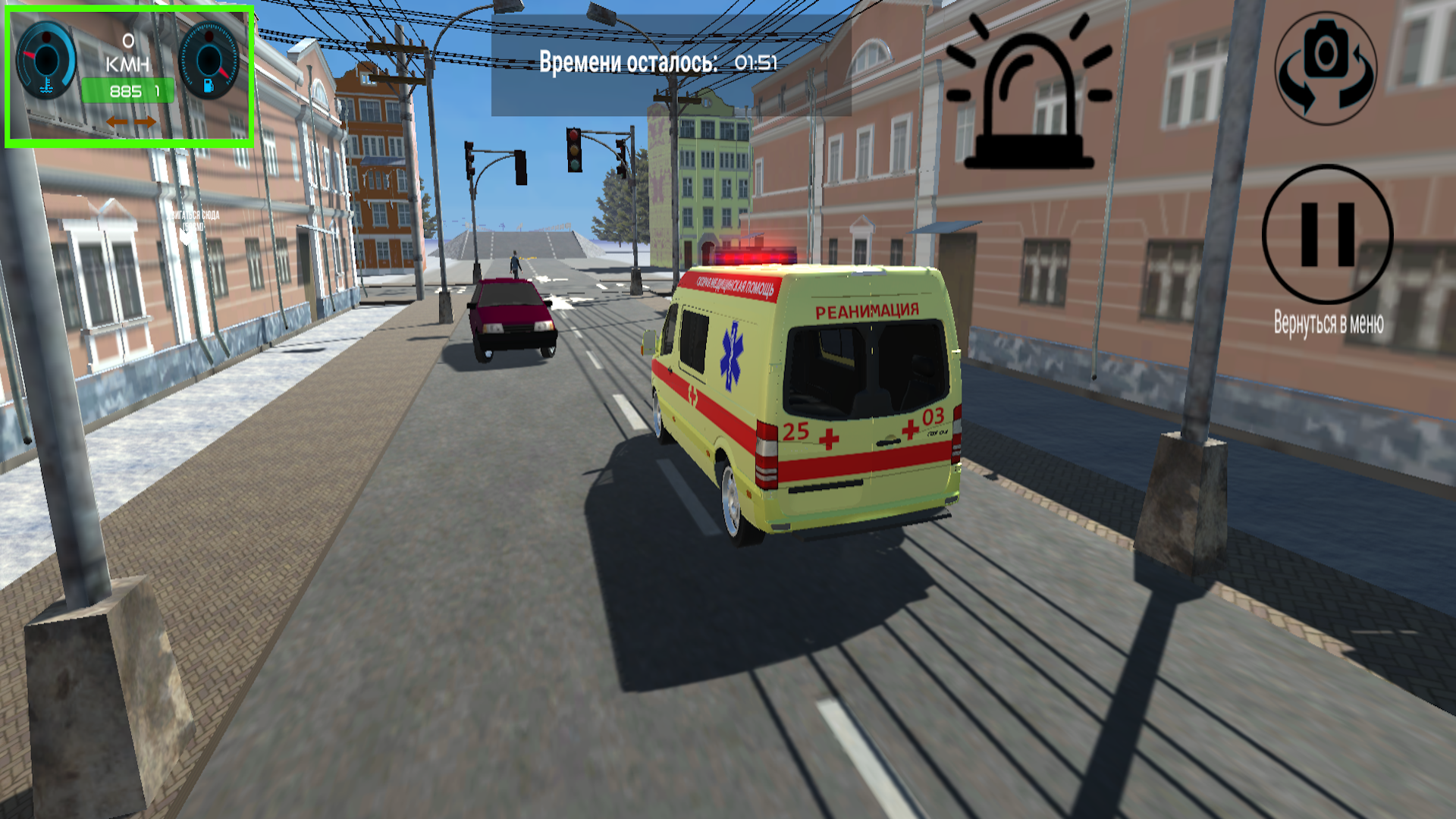Toggle the left turn signal arrow

(117, 121)
